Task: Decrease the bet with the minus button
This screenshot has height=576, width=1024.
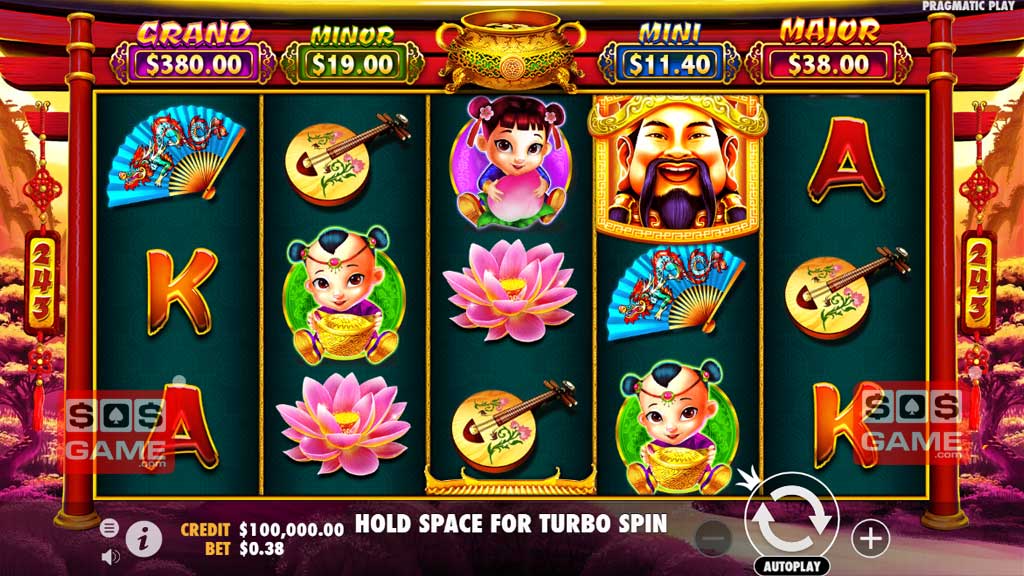Action: [713, 538]
